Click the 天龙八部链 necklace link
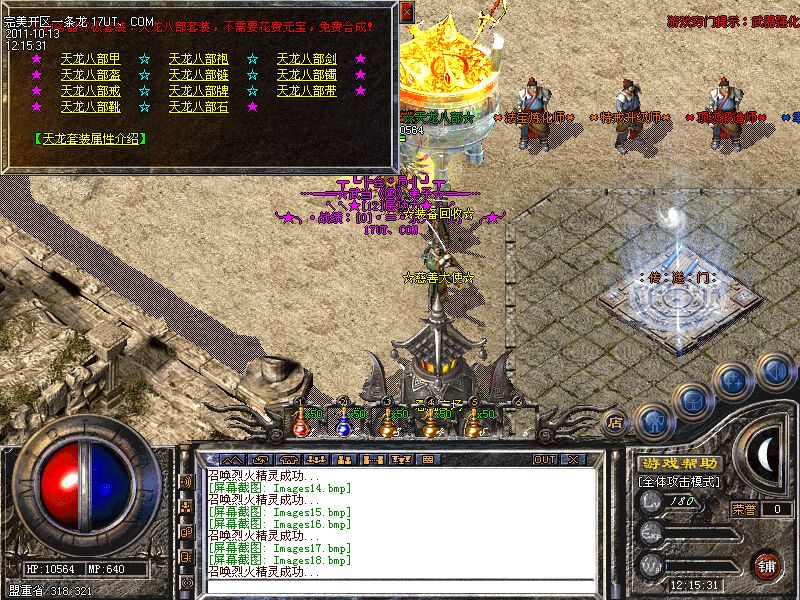This screenshot has width=800, height=600. 198,75
